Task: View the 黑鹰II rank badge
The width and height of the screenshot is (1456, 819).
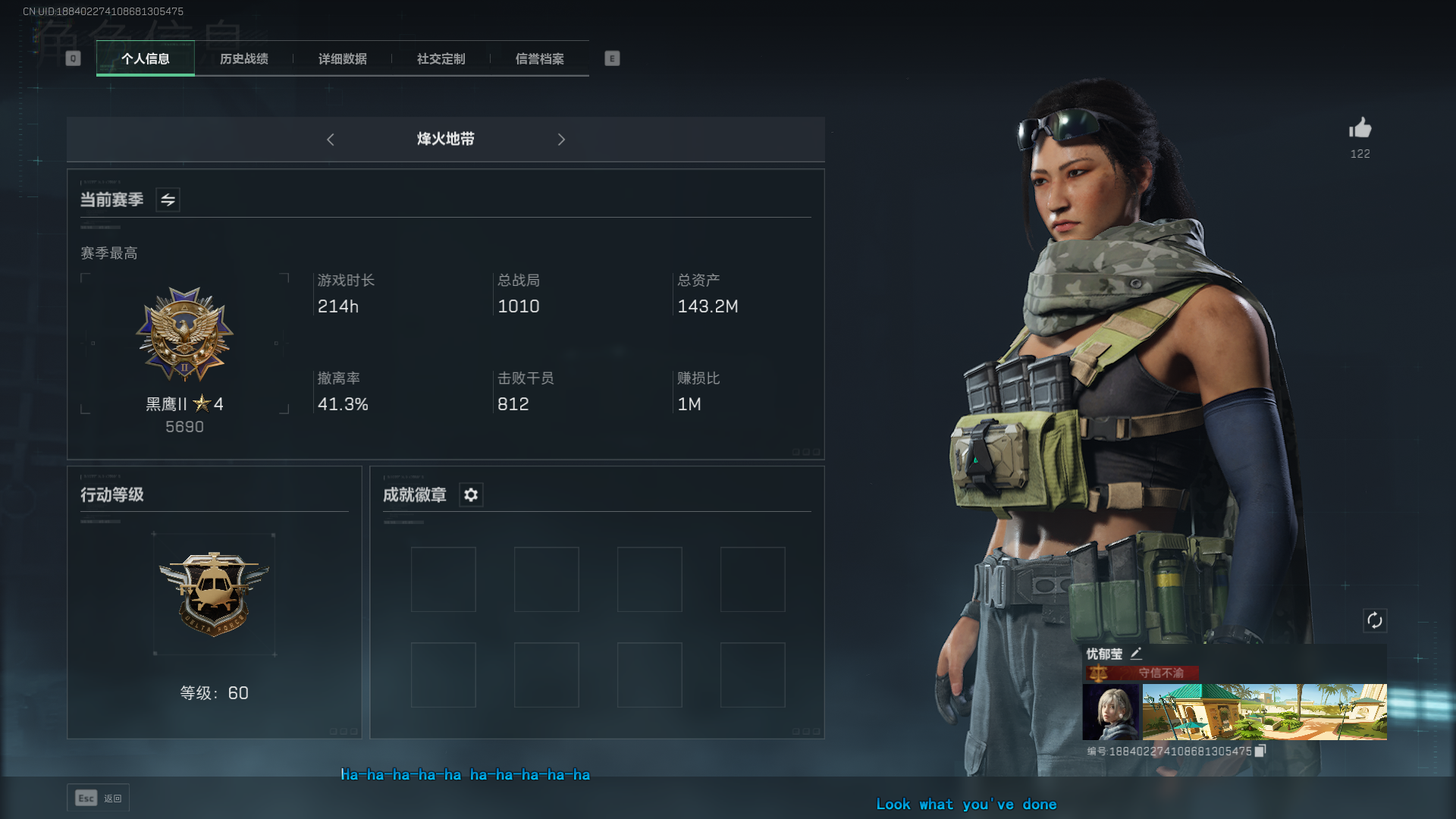Action: coord(184,334)
